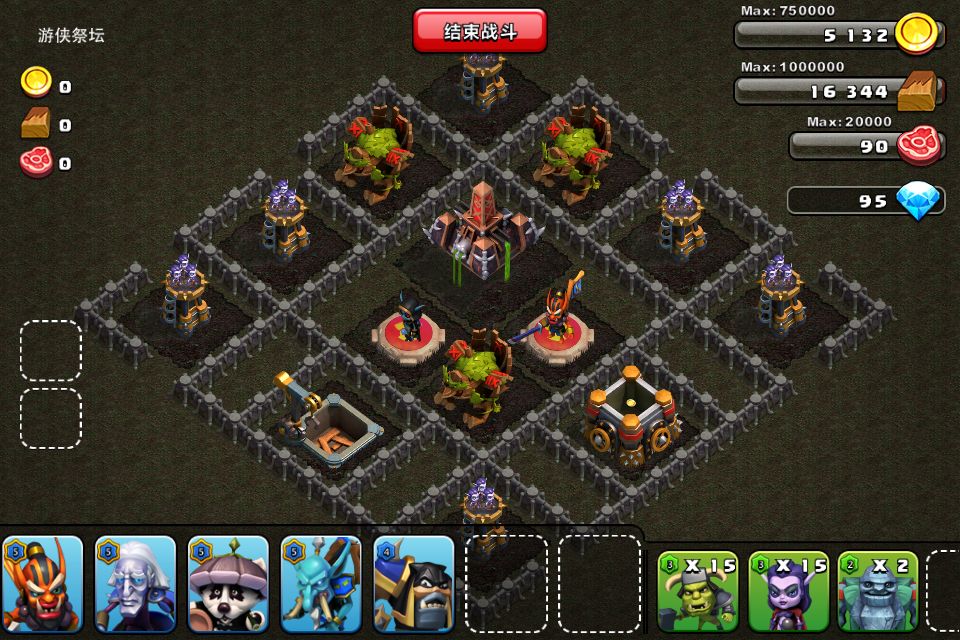Select the bearded masked brute hero card
This screenshot has height=640, width=960.
tap(413, 584)
